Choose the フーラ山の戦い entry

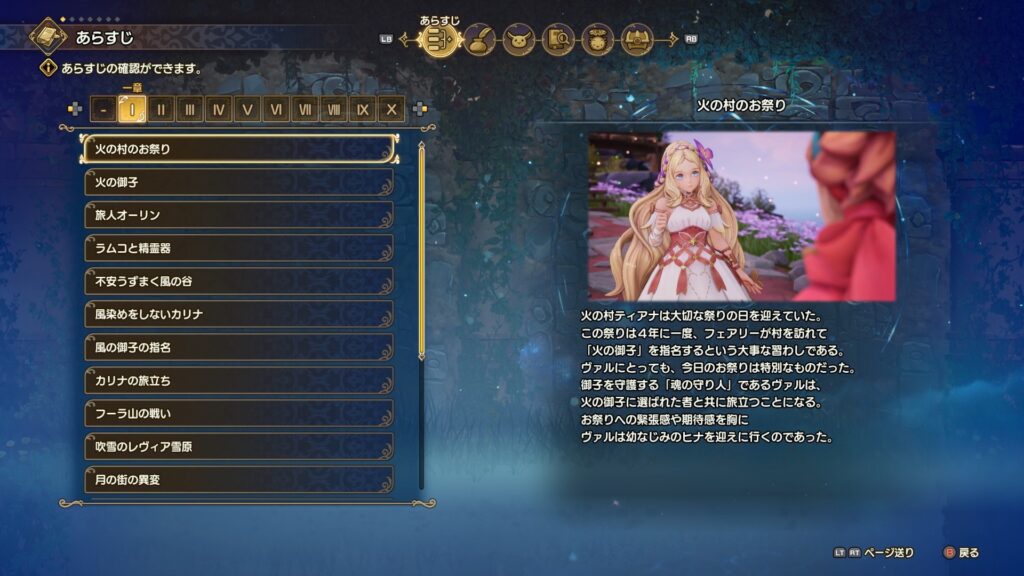point(239,413)
